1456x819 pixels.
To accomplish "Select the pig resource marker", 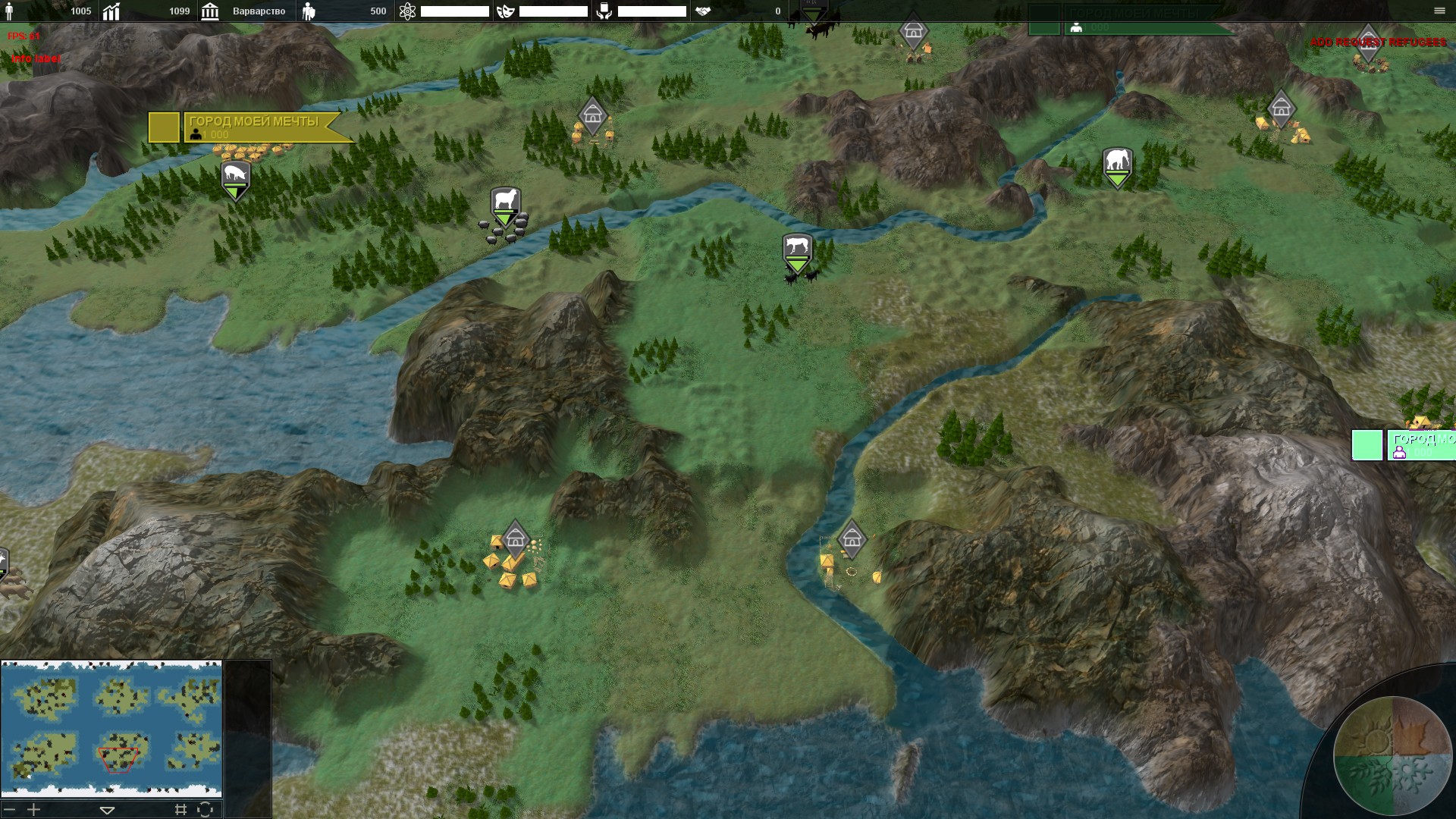I will (x=235, y=177).
